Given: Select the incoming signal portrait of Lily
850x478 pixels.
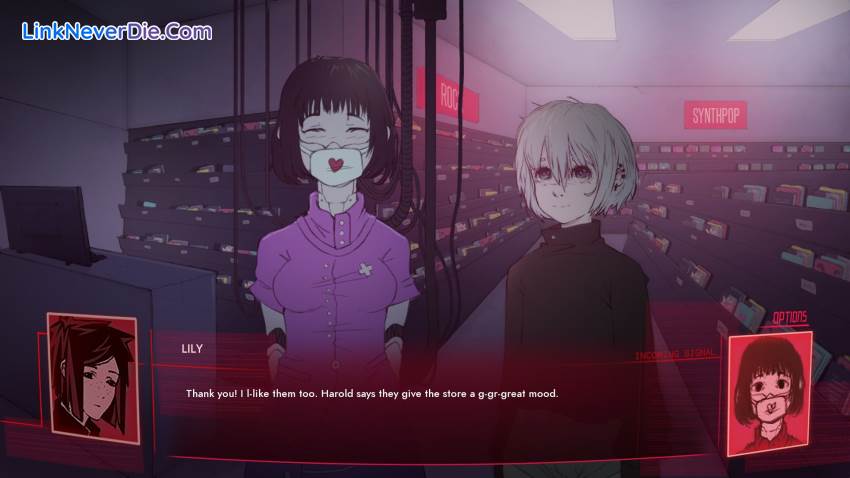Looking at the screenshot, I should point(768,391).
